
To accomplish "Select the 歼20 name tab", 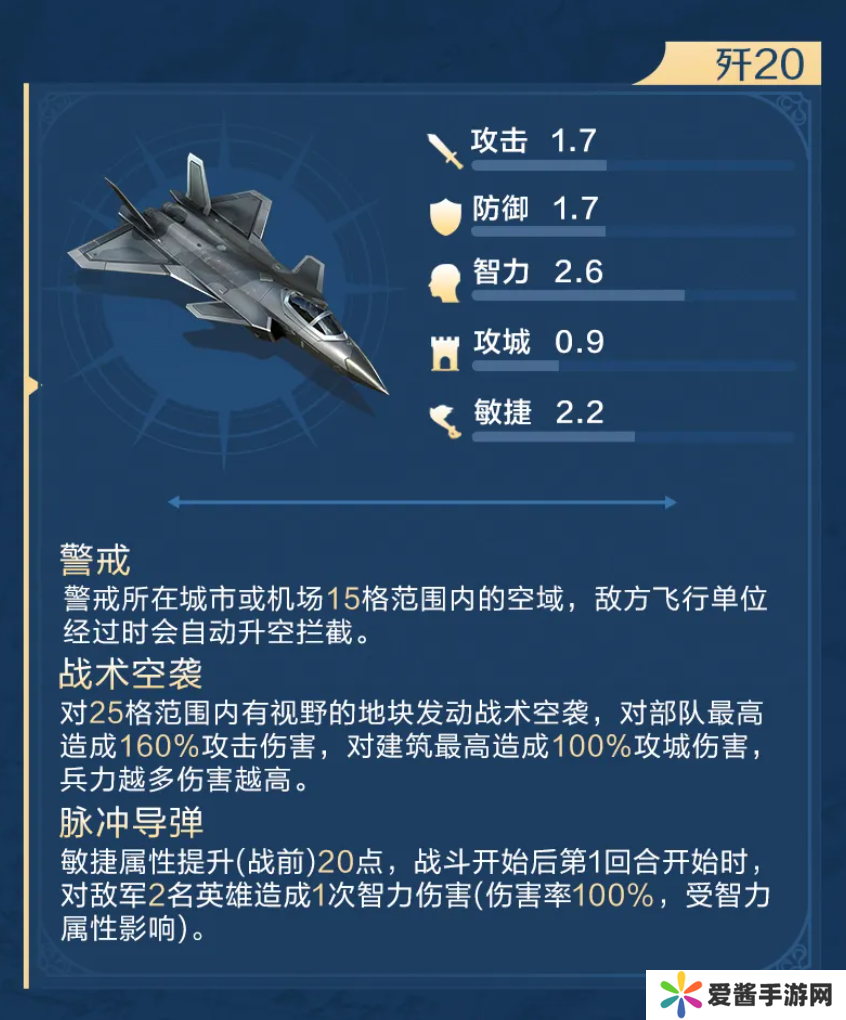I will [x=758, y=65].
